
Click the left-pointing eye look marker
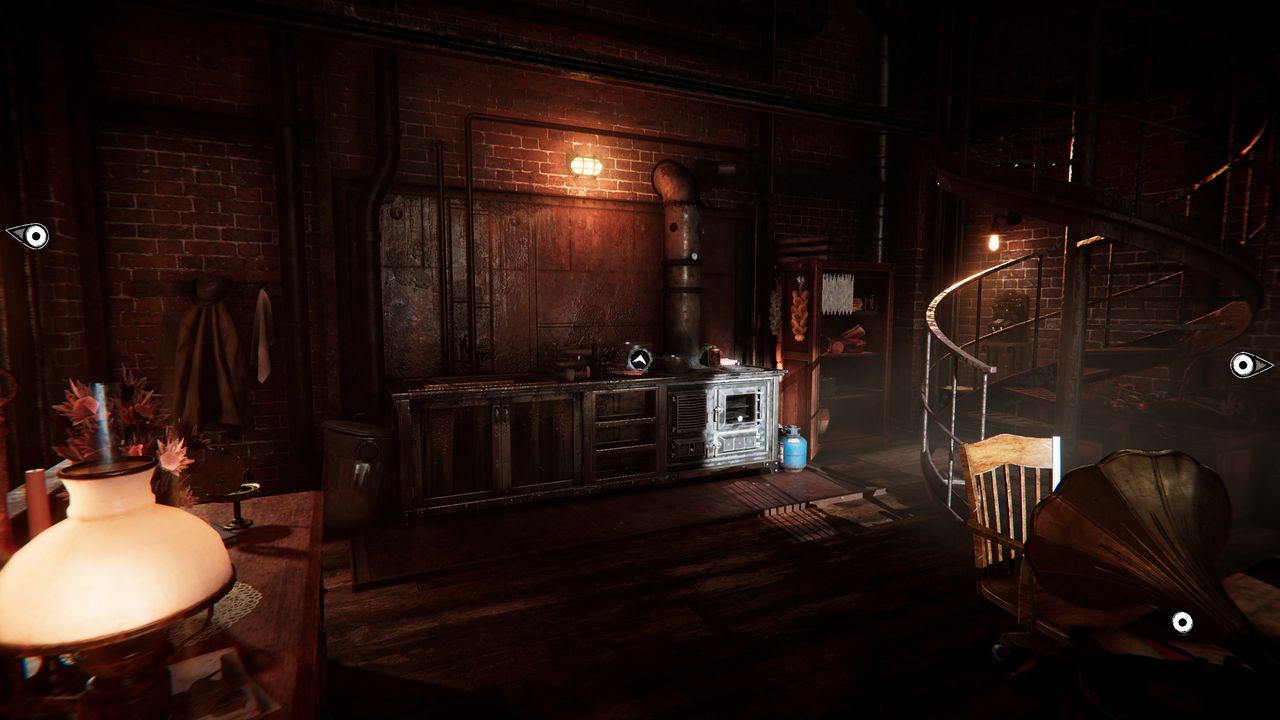coord(29,236)
